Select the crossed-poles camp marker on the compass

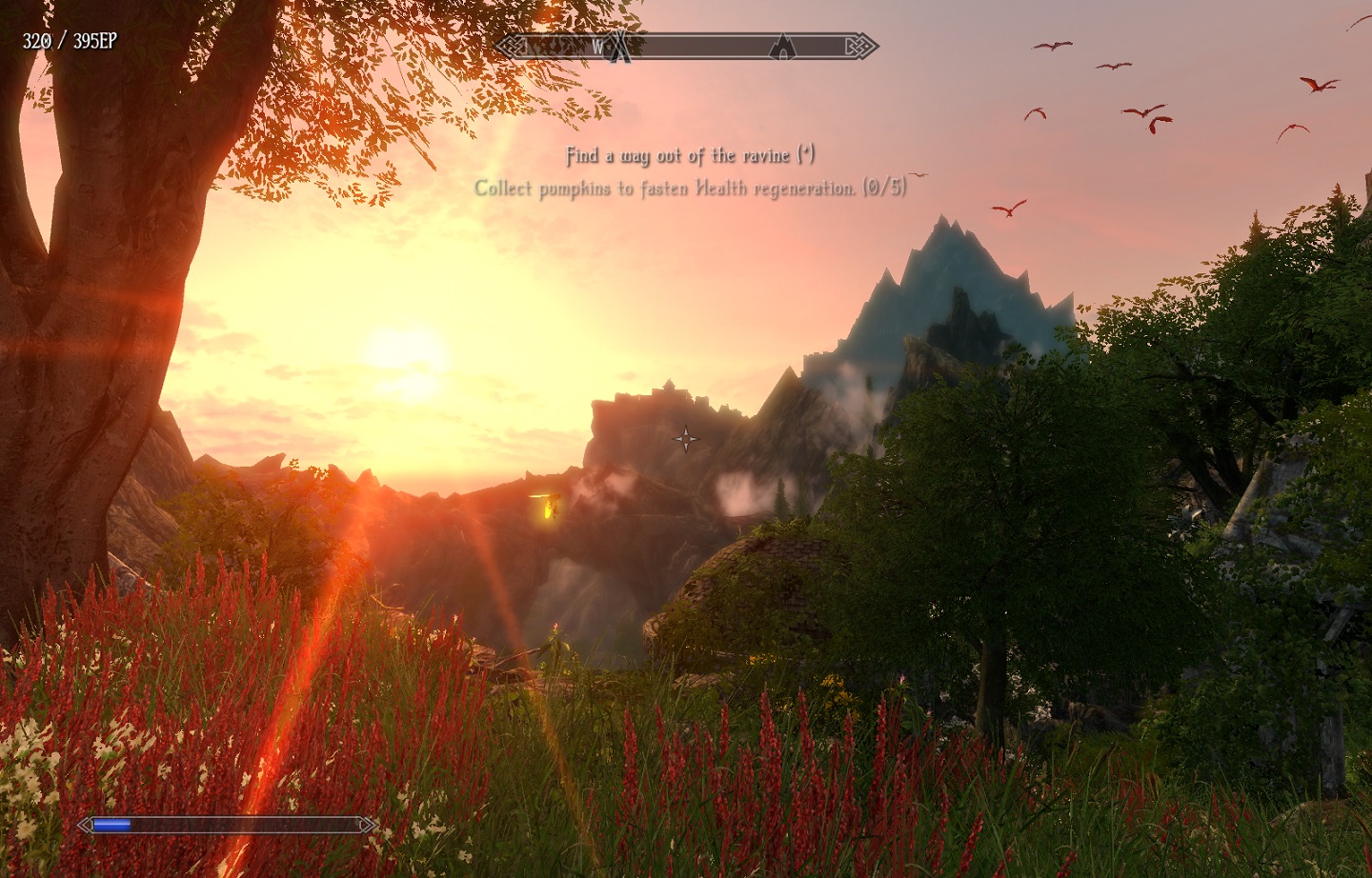click(621, 46)
